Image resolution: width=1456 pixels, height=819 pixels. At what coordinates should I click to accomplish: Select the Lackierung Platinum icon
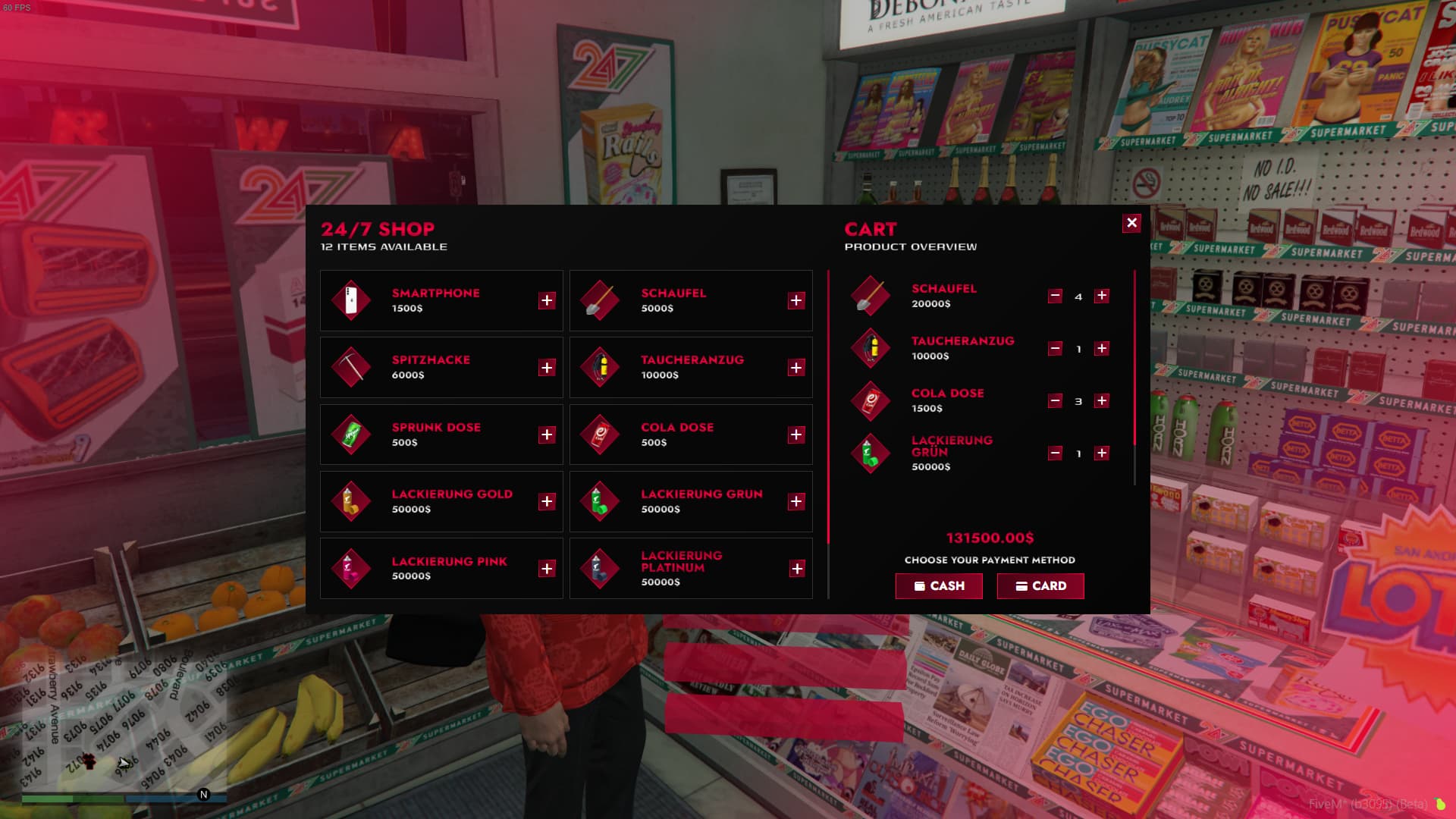click(x=601, y=568)
